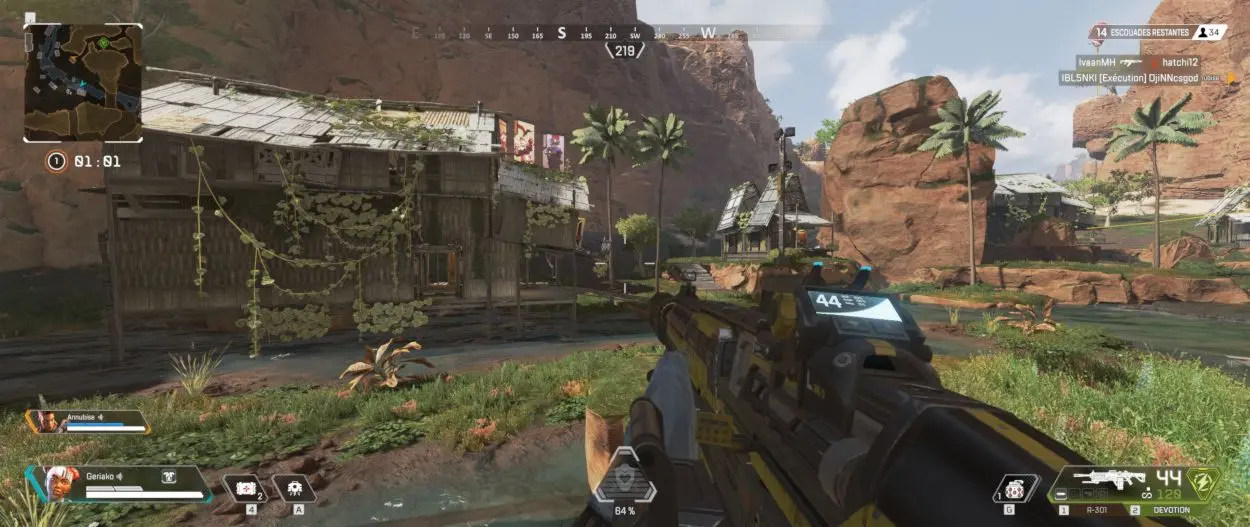Select the grenade ordnance slot
The image size is (1250, 527).
[1016, 488]
